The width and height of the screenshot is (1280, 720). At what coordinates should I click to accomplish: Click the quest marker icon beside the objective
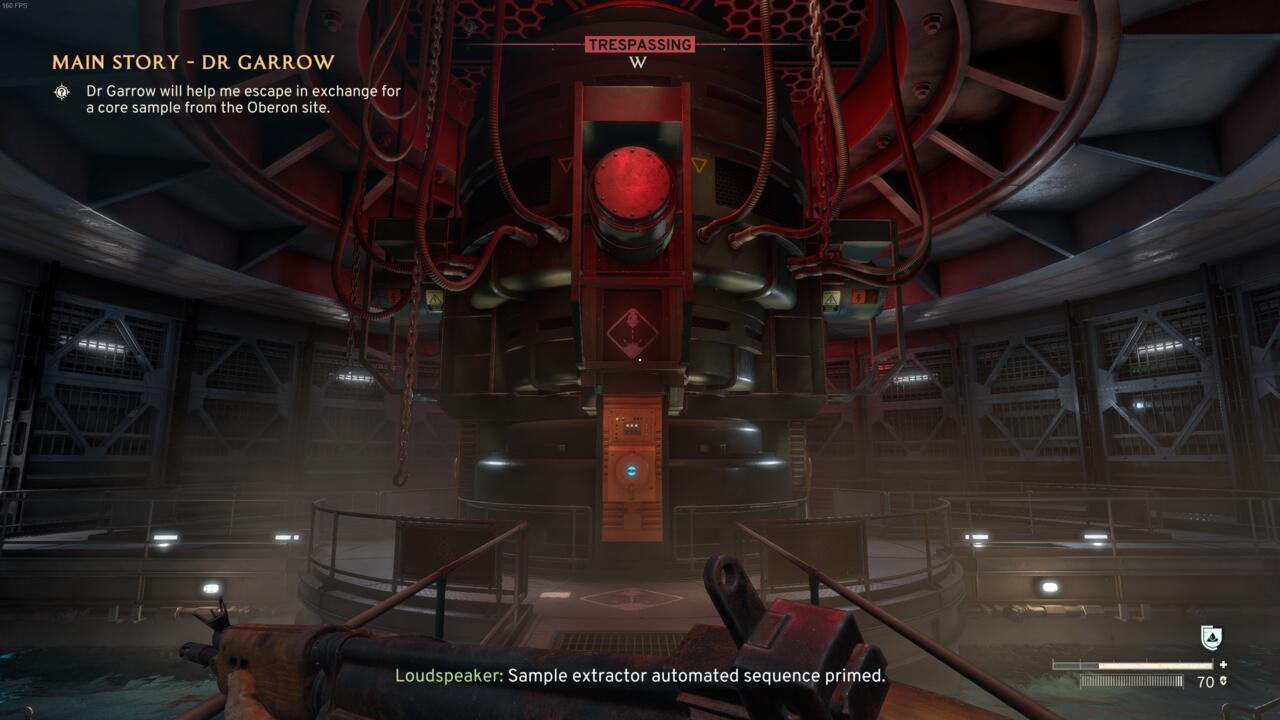(63, 92)
